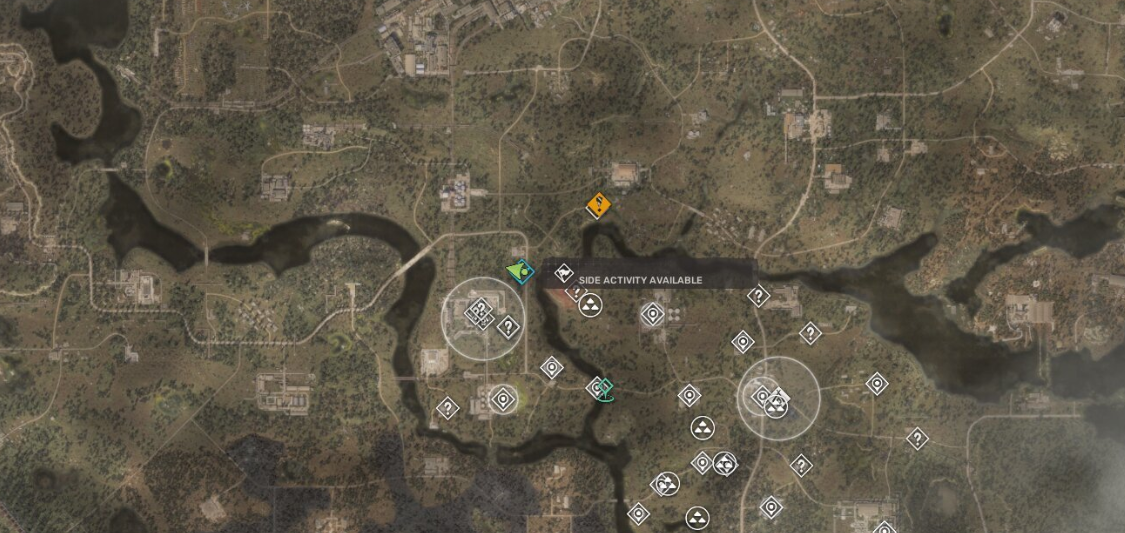Choose the triangle-stack marker below the Side Activity label

pos(590,305)
